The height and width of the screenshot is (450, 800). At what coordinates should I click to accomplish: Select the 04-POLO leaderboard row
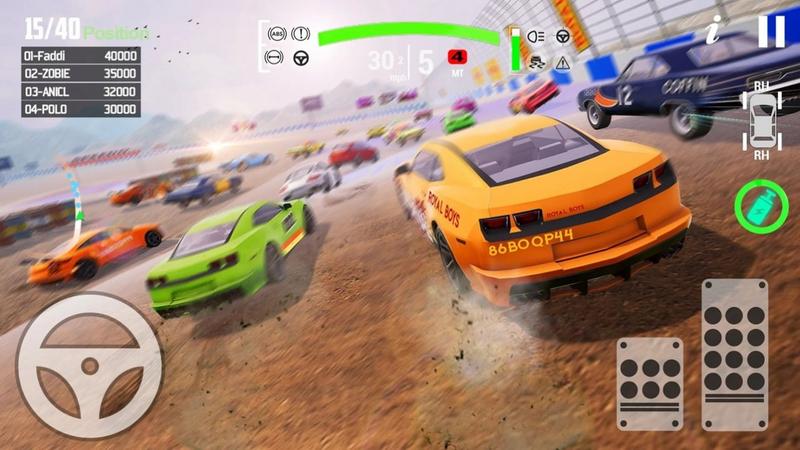(82, 109)
